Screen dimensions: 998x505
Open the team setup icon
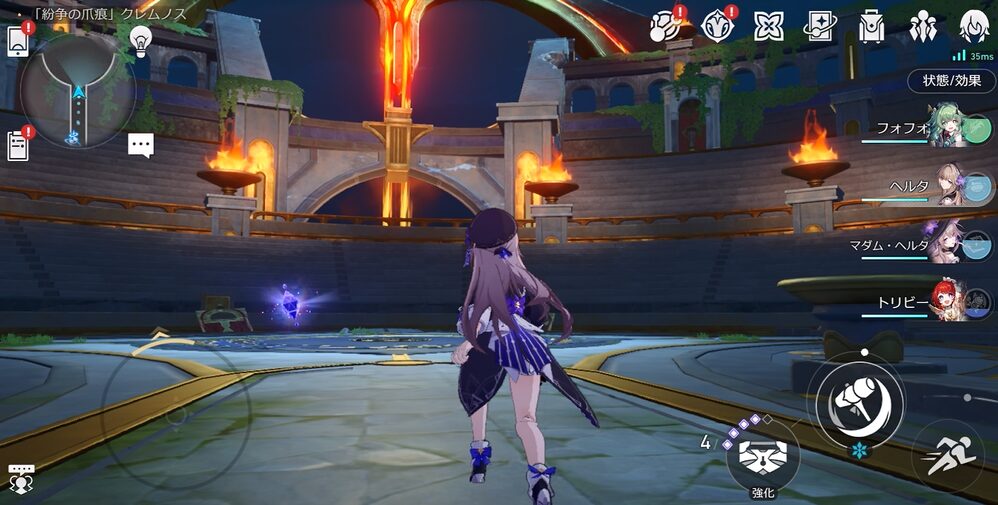pyautogui.click(x=923, y=26)
